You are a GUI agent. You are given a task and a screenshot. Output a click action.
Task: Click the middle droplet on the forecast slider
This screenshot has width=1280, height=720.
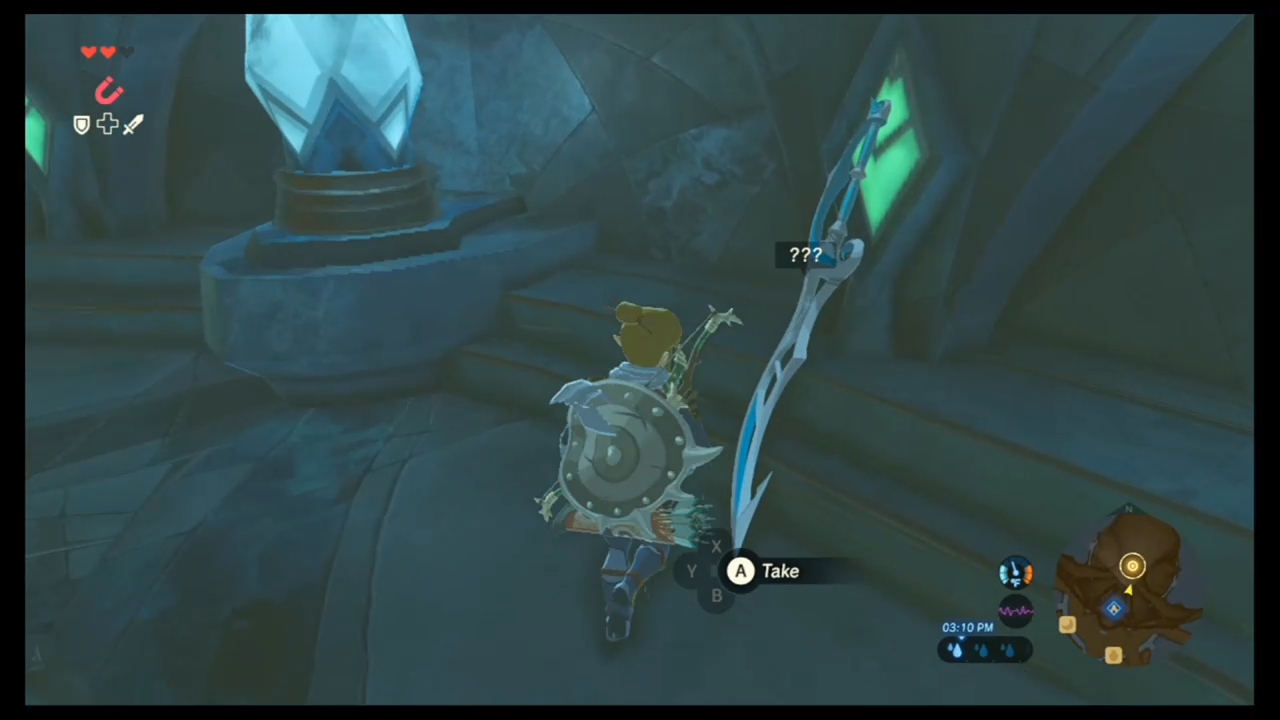click(x=983, y=650)
